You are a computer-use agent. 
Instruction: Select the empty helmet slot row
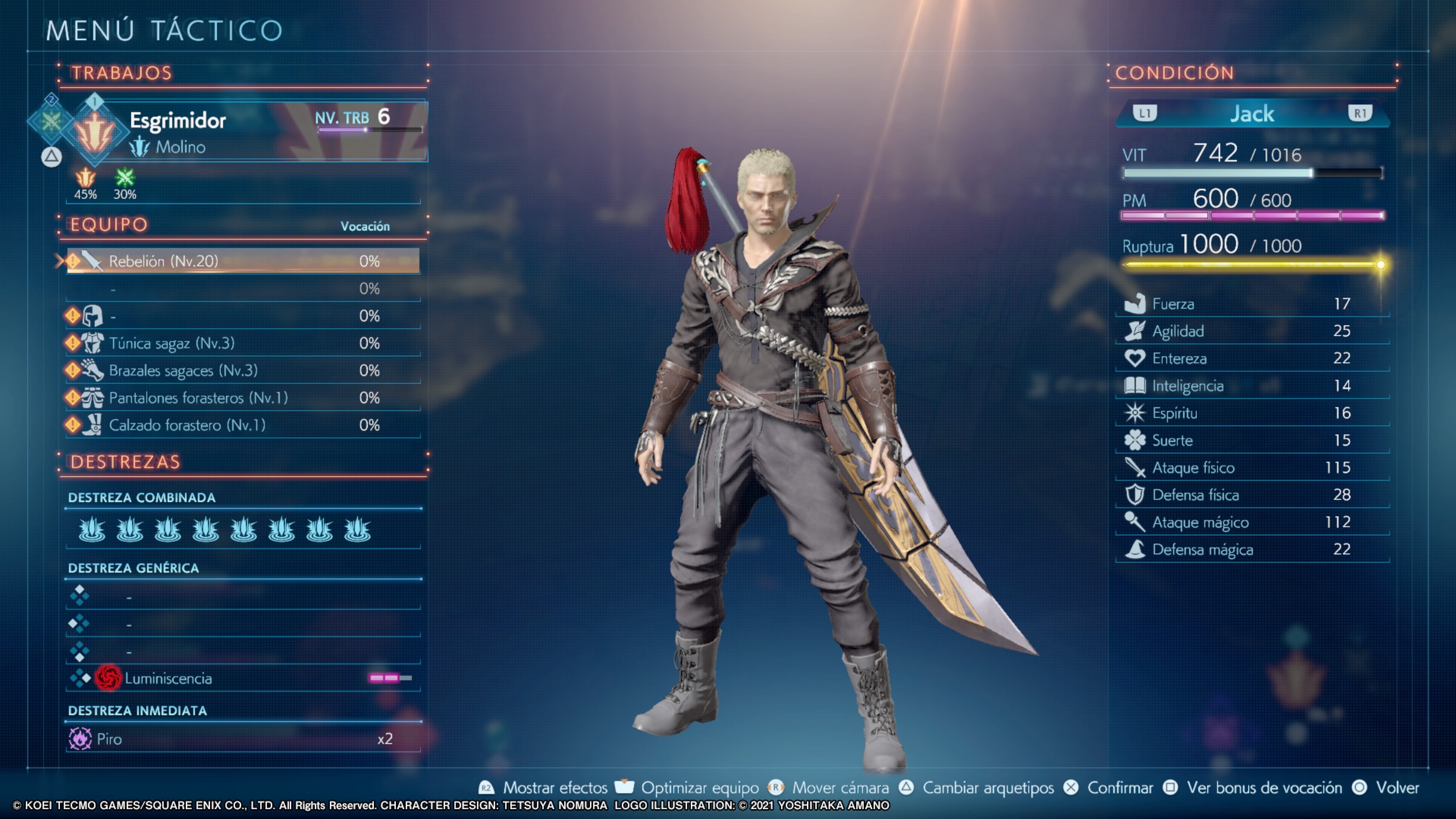point(243,316)
